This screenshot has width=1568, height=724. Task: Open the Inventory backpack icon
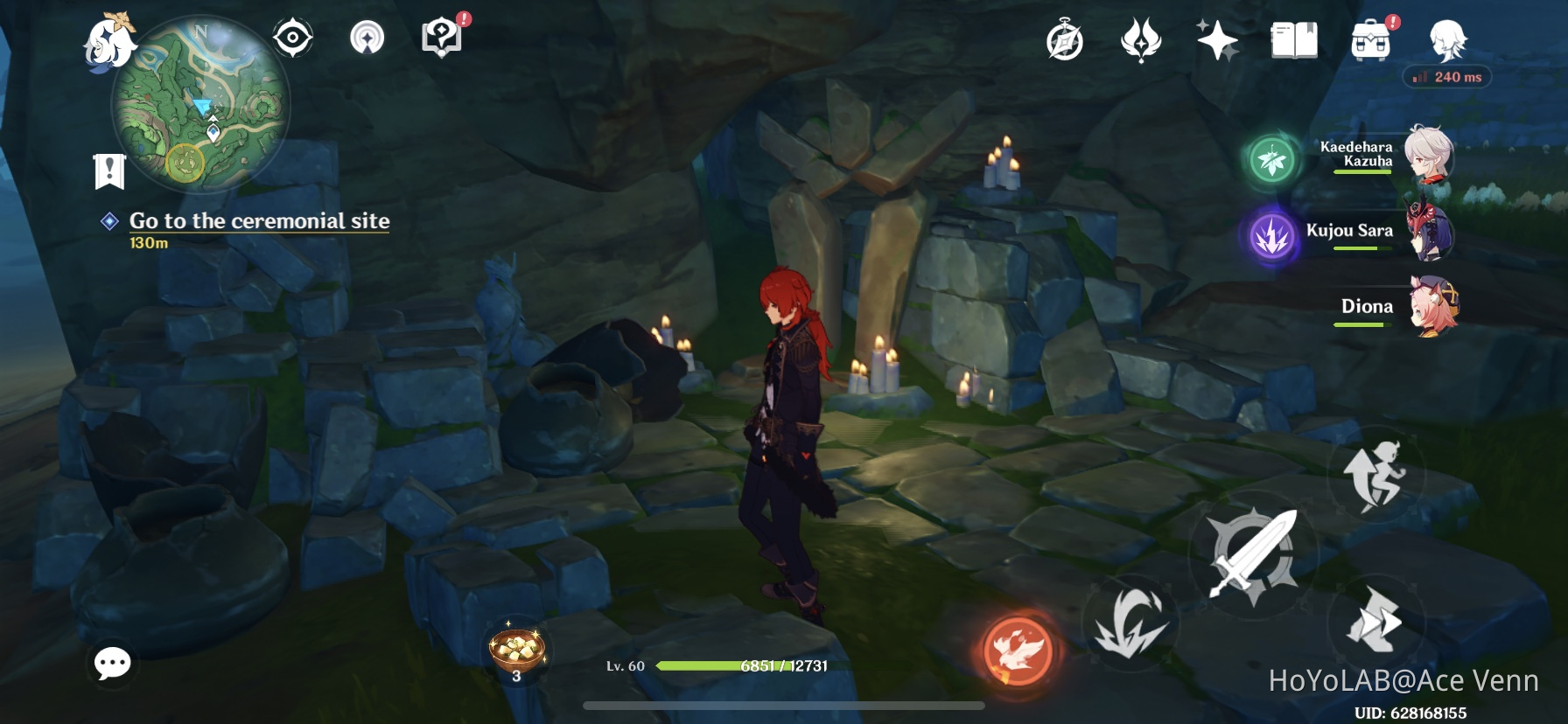(1369, 39)
